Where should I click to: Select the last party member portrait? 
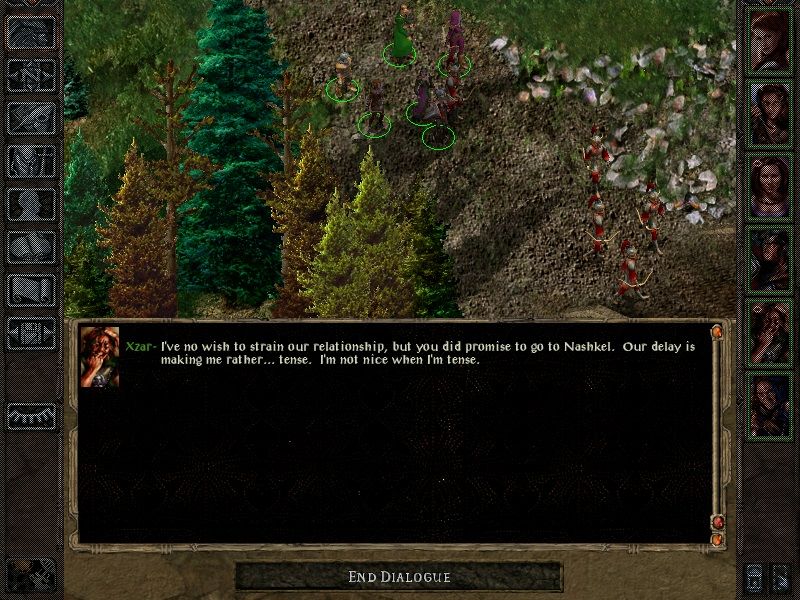coord(770,406)
